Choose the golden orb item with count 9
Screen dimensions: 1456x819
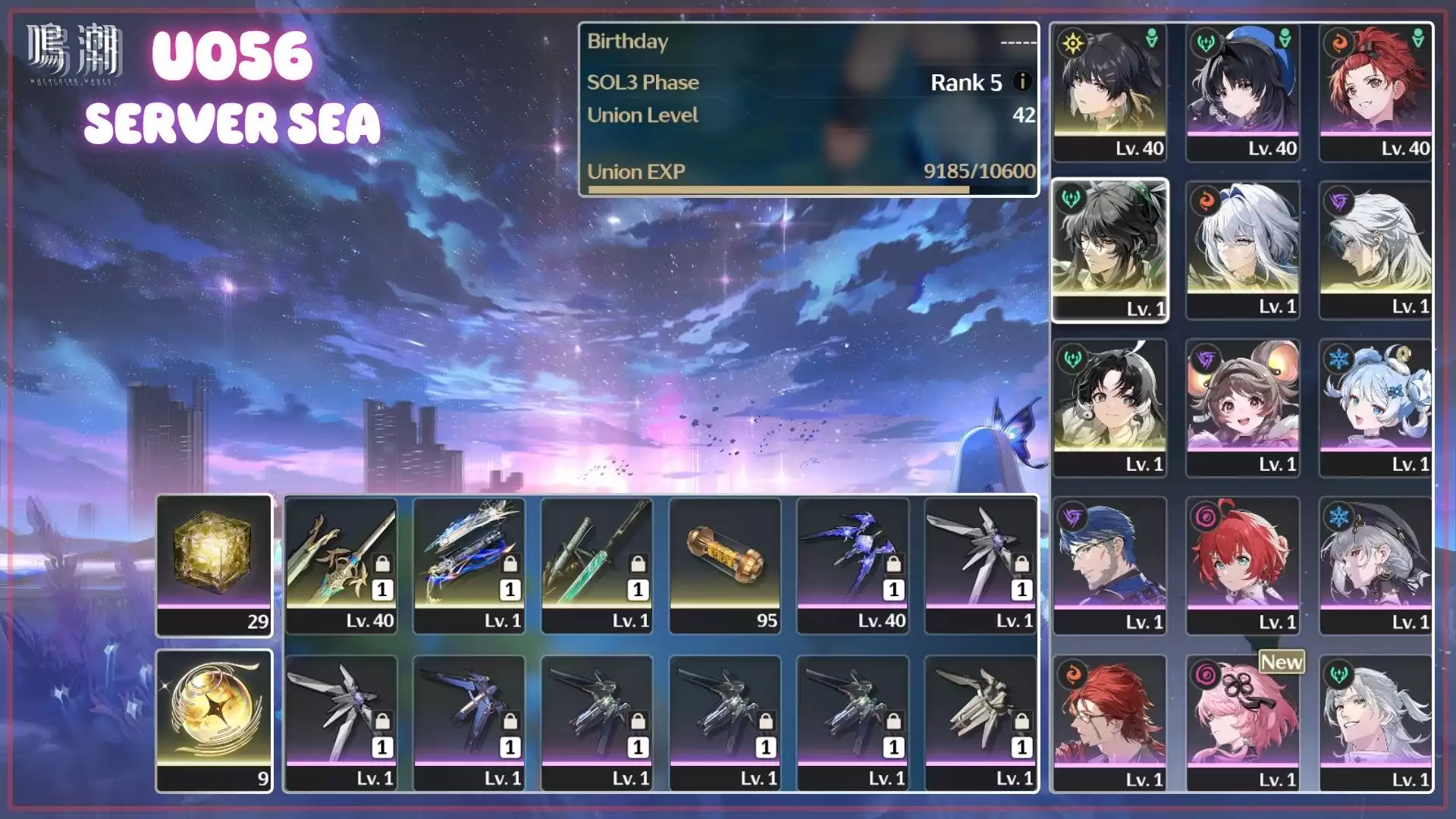click(x=214, y=720)
